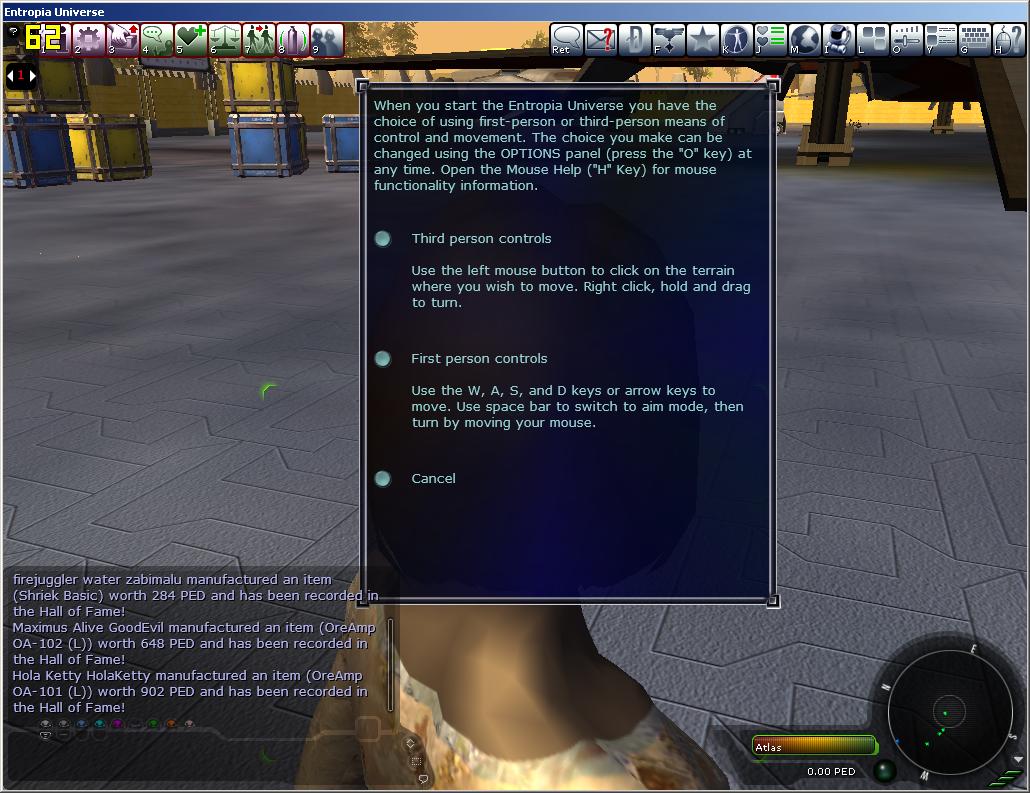The height and width of the screenshot is (793, 1030).
Task: Click the Entropia Universe window title bar
Action: 500,11
